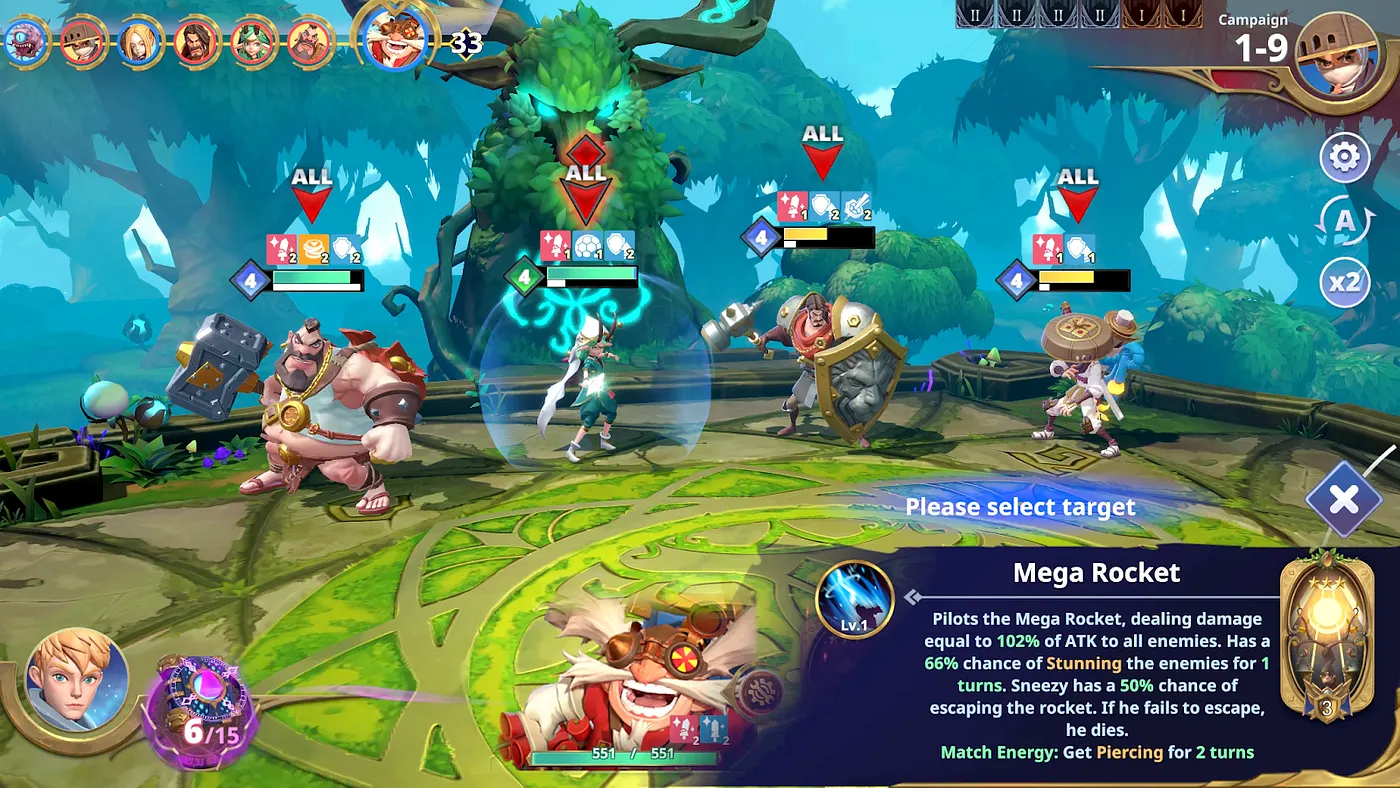Select the blonde girl portrait in the turn queue
The image size is (1400, 788).
(138, 40)
